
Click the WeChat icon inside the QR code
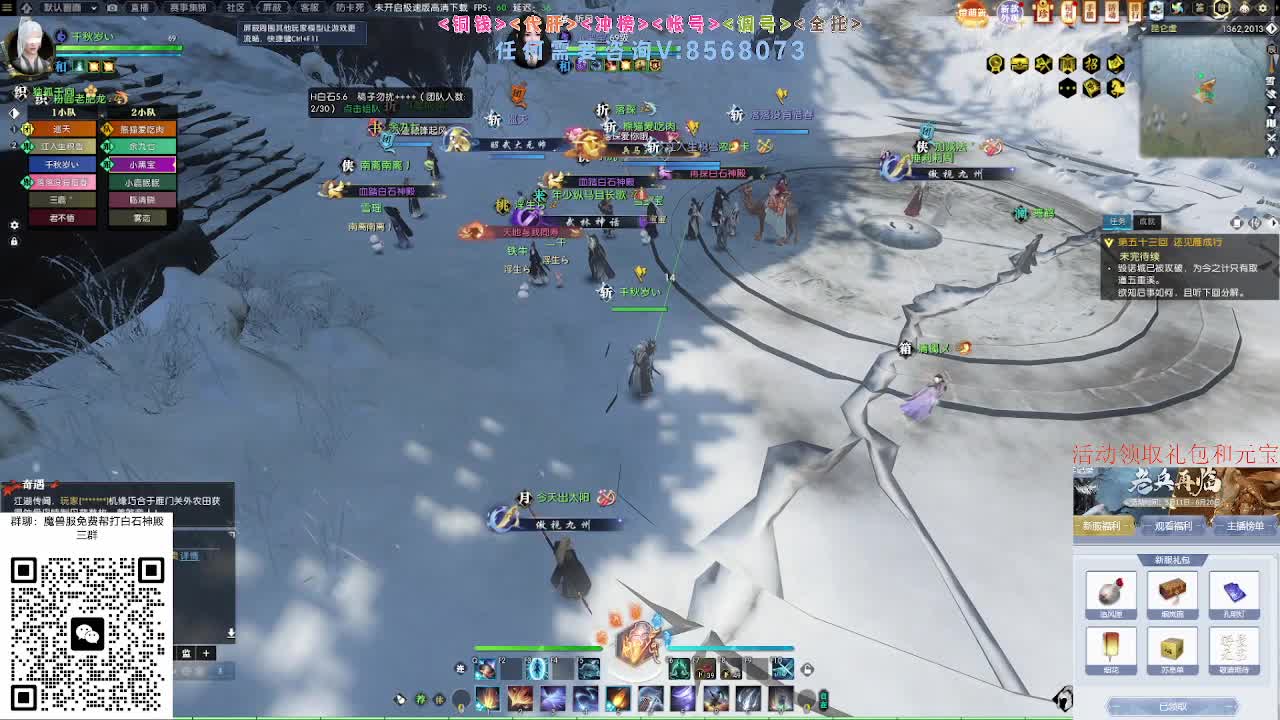coord(88,633)
